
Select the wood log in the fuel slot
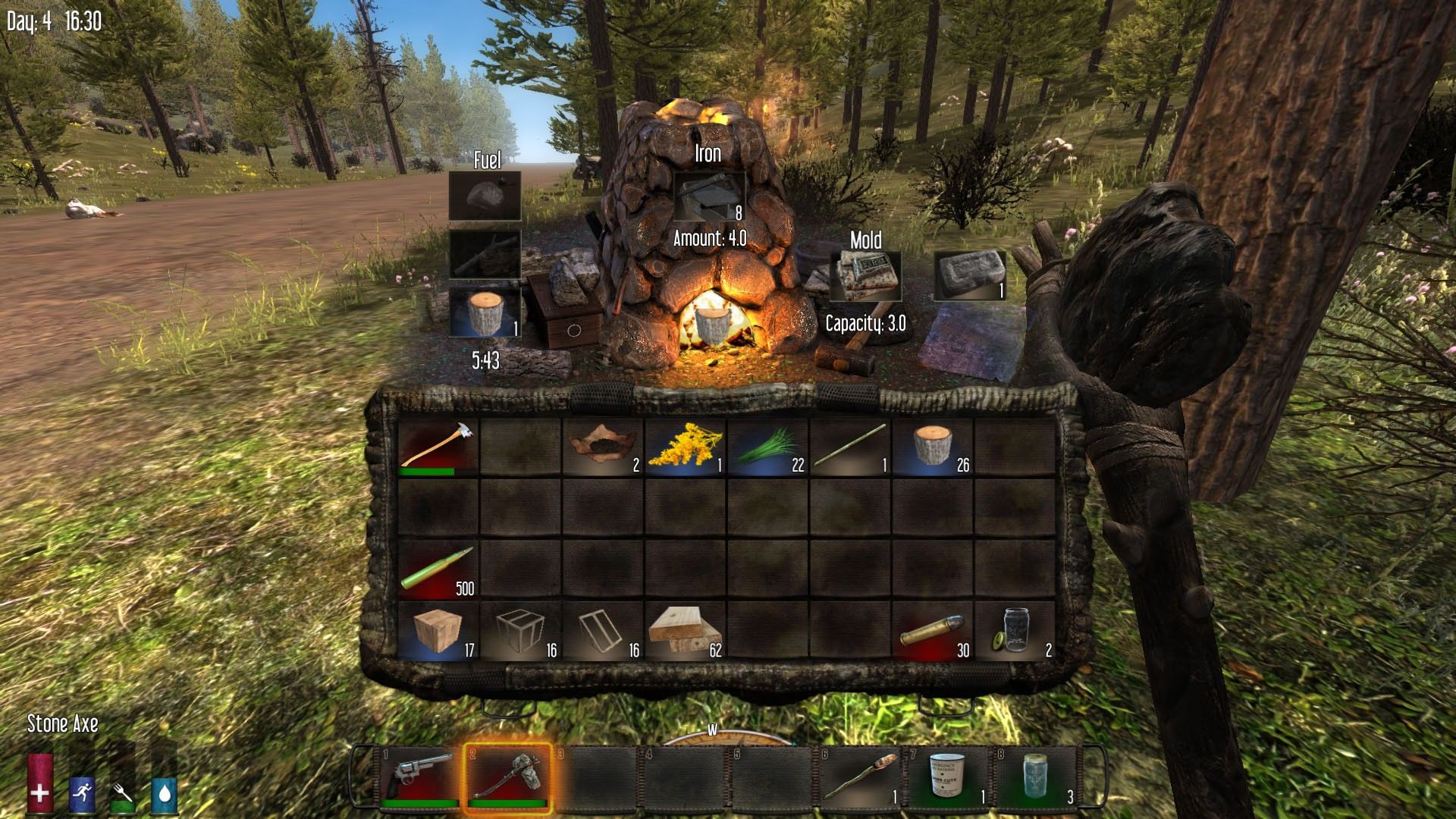485,312
